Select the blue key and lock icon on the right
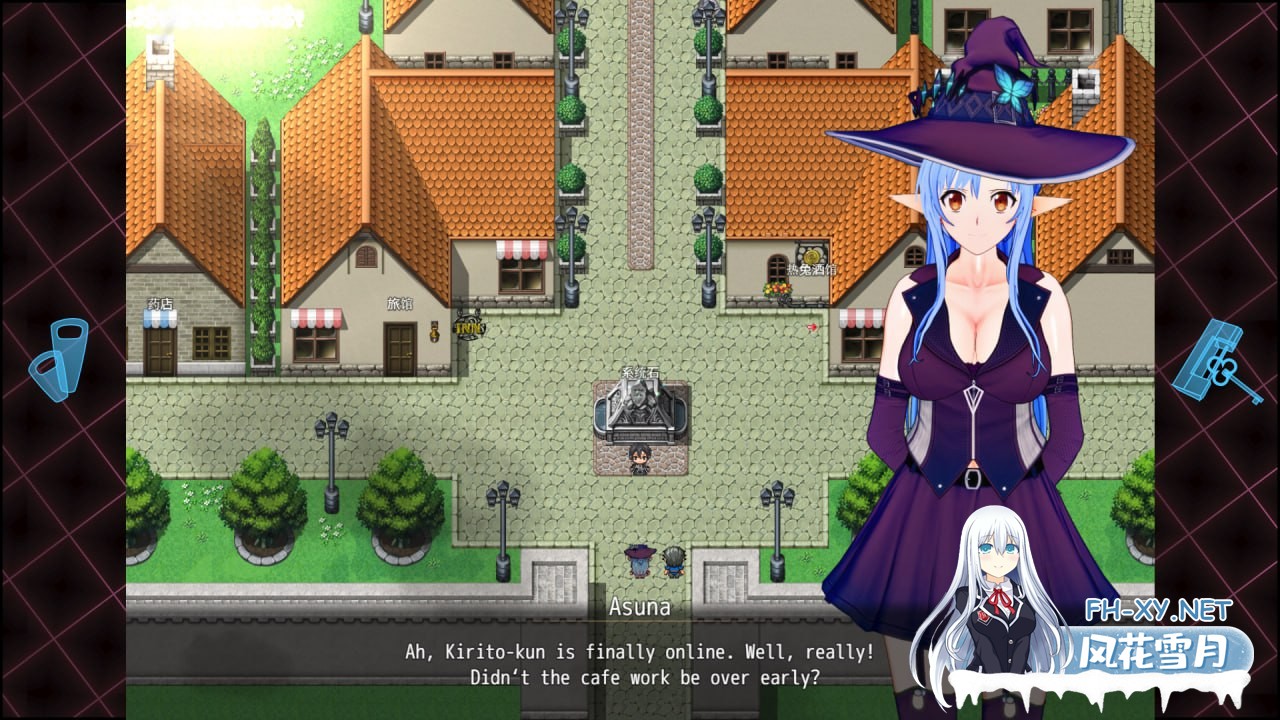The height and width of the screenshot is (720, 1280). point(1219,357)
